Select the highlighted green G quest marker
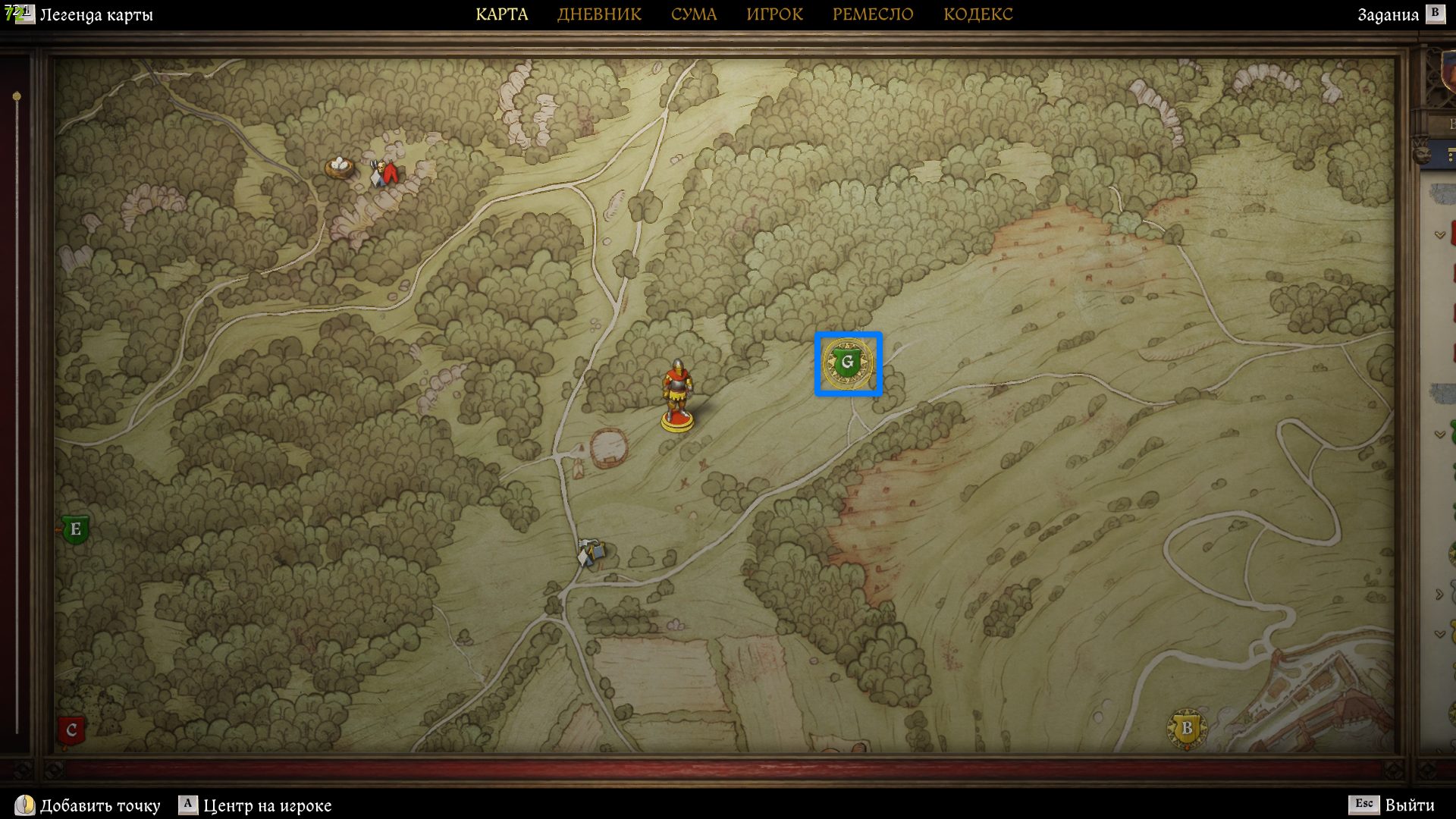The height and width of the screenshot is (819, 1456). (848, 363)
